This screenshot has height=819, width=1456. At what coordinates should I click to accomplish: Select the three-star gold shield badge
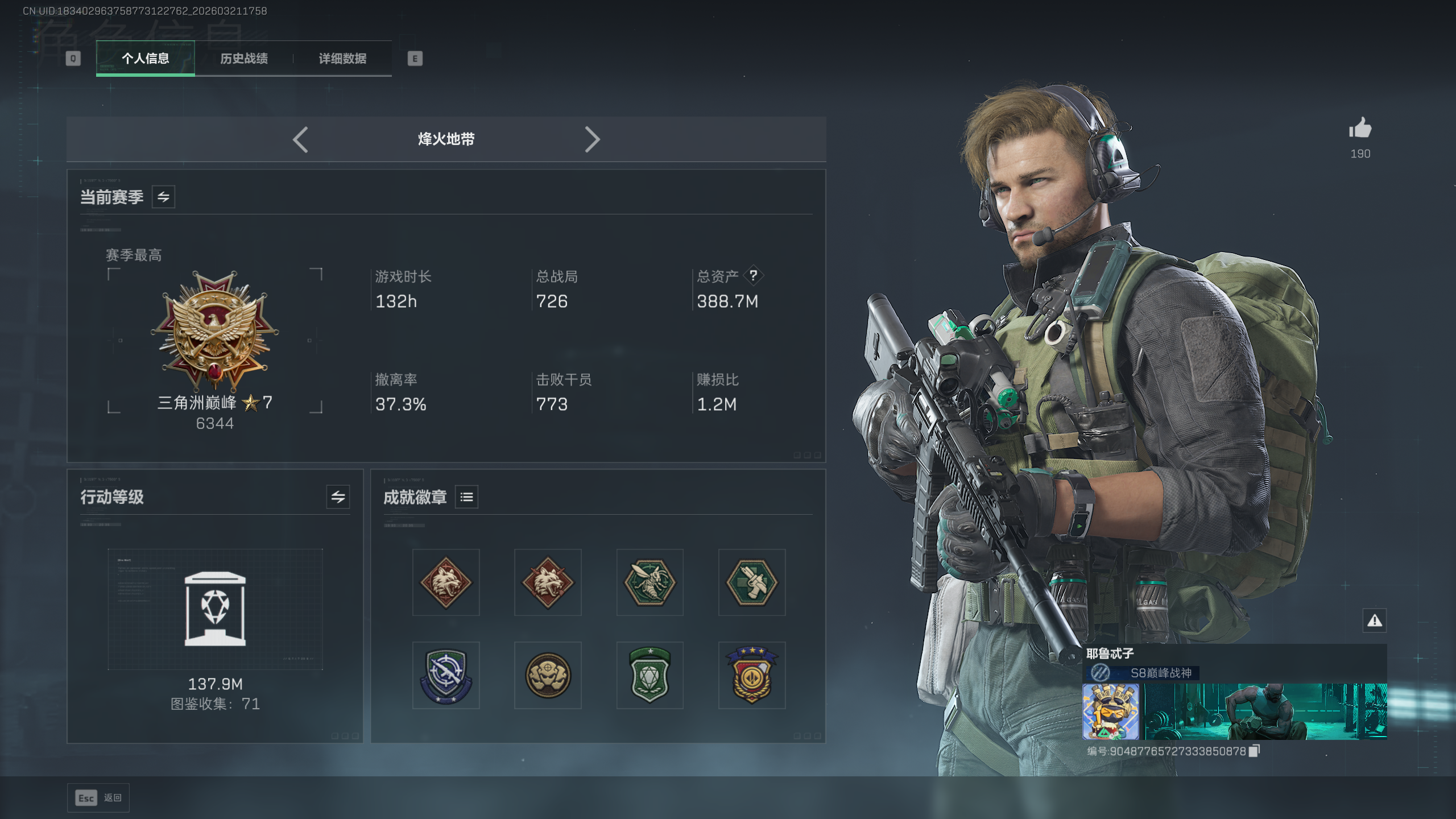(x=751, y=675)
